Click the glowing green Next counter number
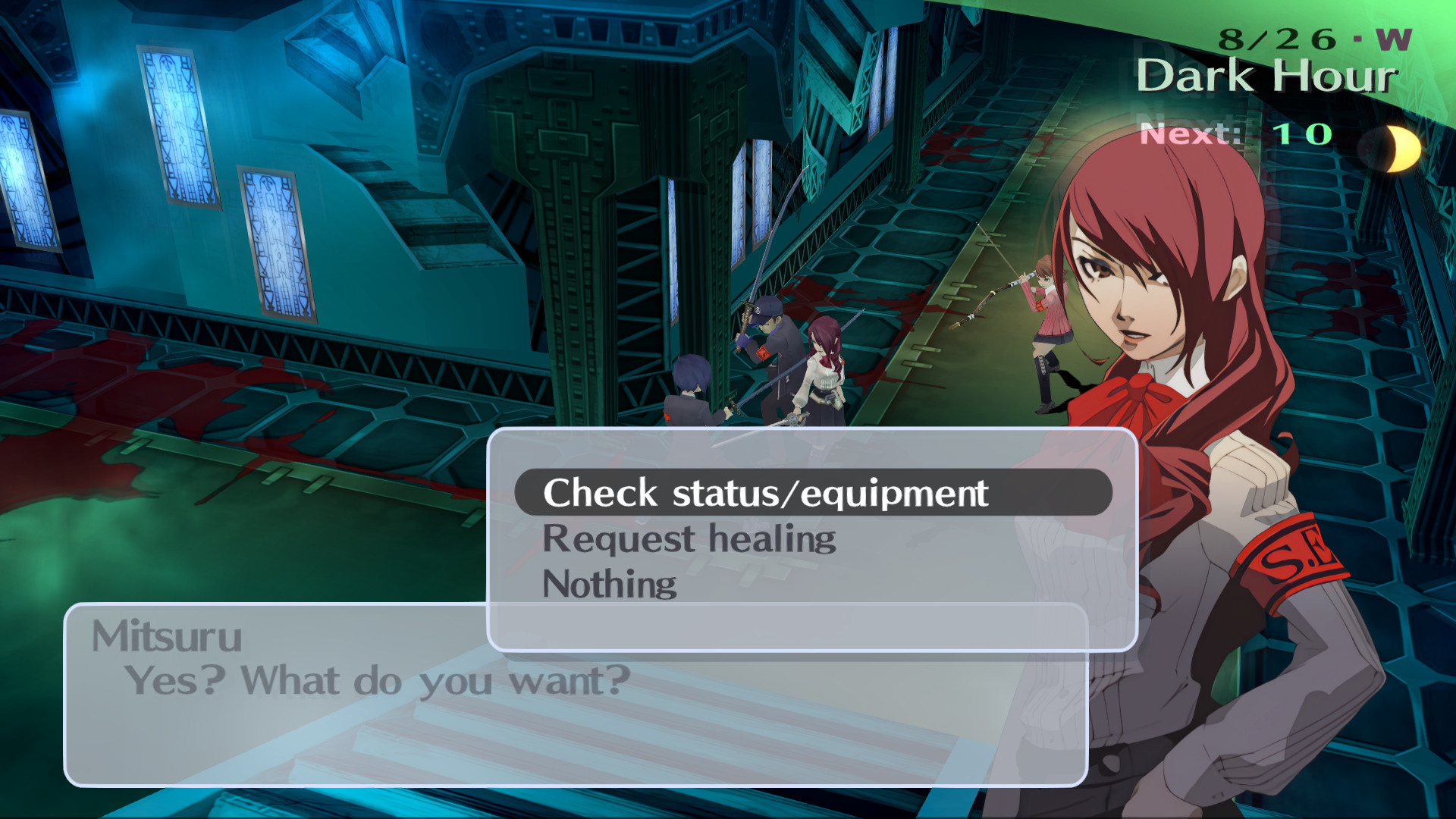Screen dimensions: 1456x819 (1303, 134)
